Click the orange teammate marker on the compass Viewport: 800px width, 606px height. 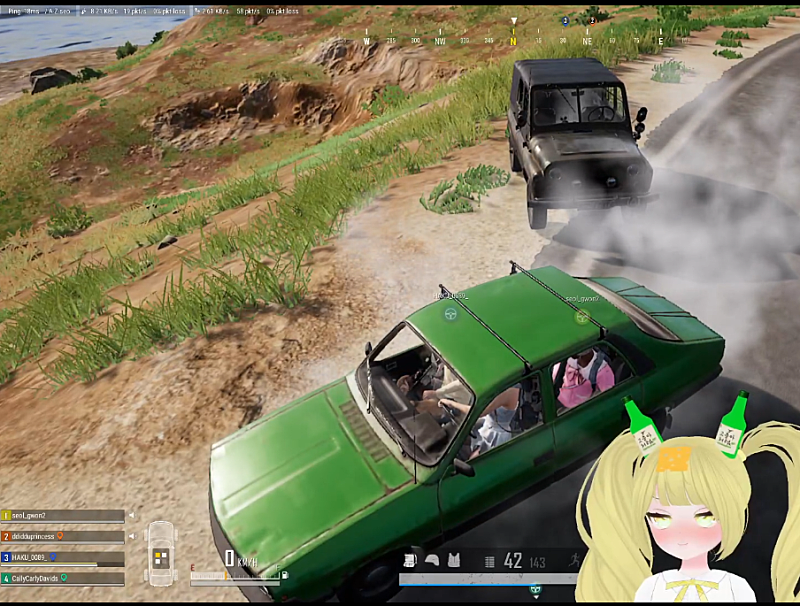click(x=591, y=21)
